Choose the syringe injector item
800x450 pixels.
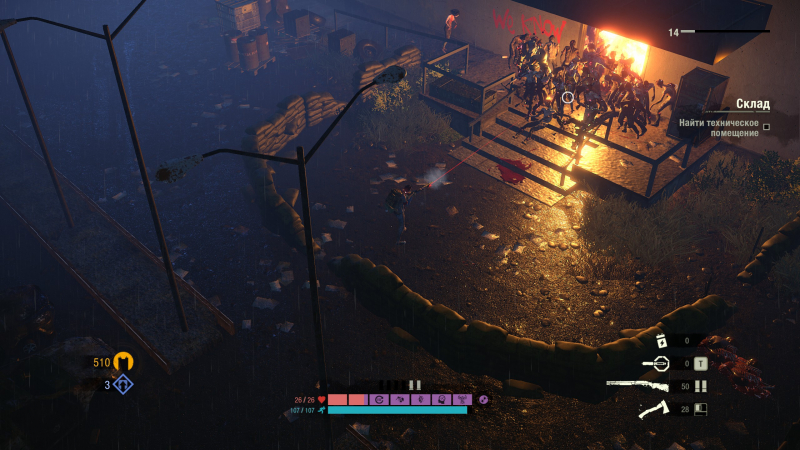pos(656,363)
